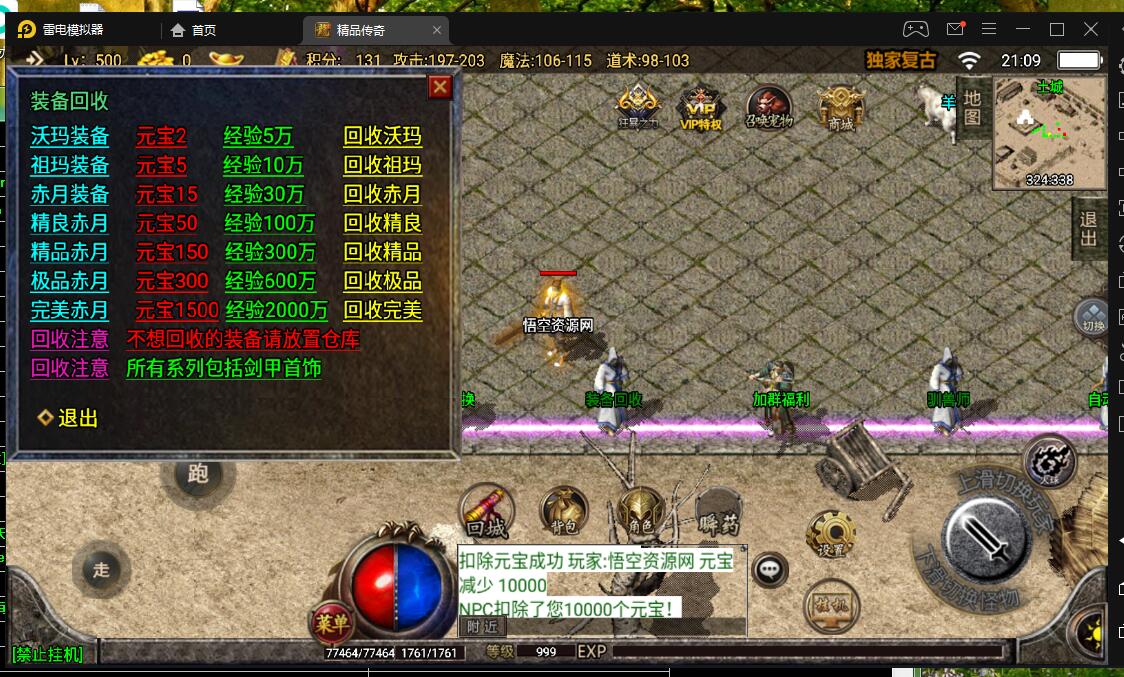Viewport: 1124px width, 677px height.
Task: Open the 背包 backpack
Action: pos(564,510)
